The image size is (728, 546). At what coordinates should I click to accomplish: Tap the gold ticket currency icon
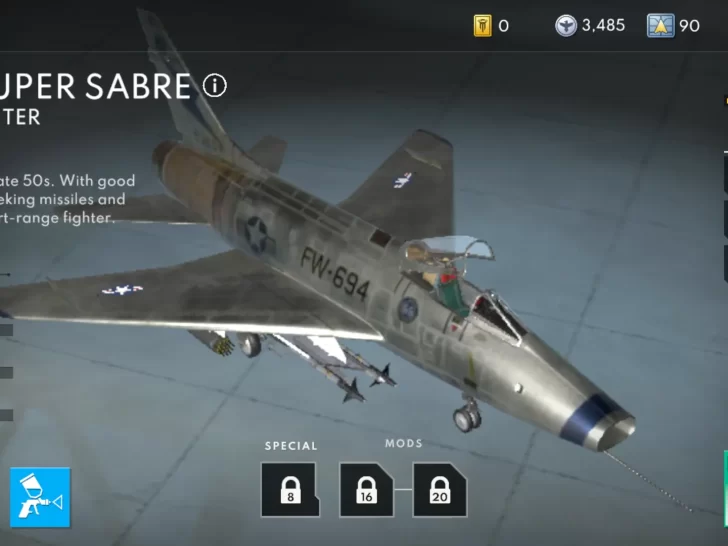click(483, 26)
